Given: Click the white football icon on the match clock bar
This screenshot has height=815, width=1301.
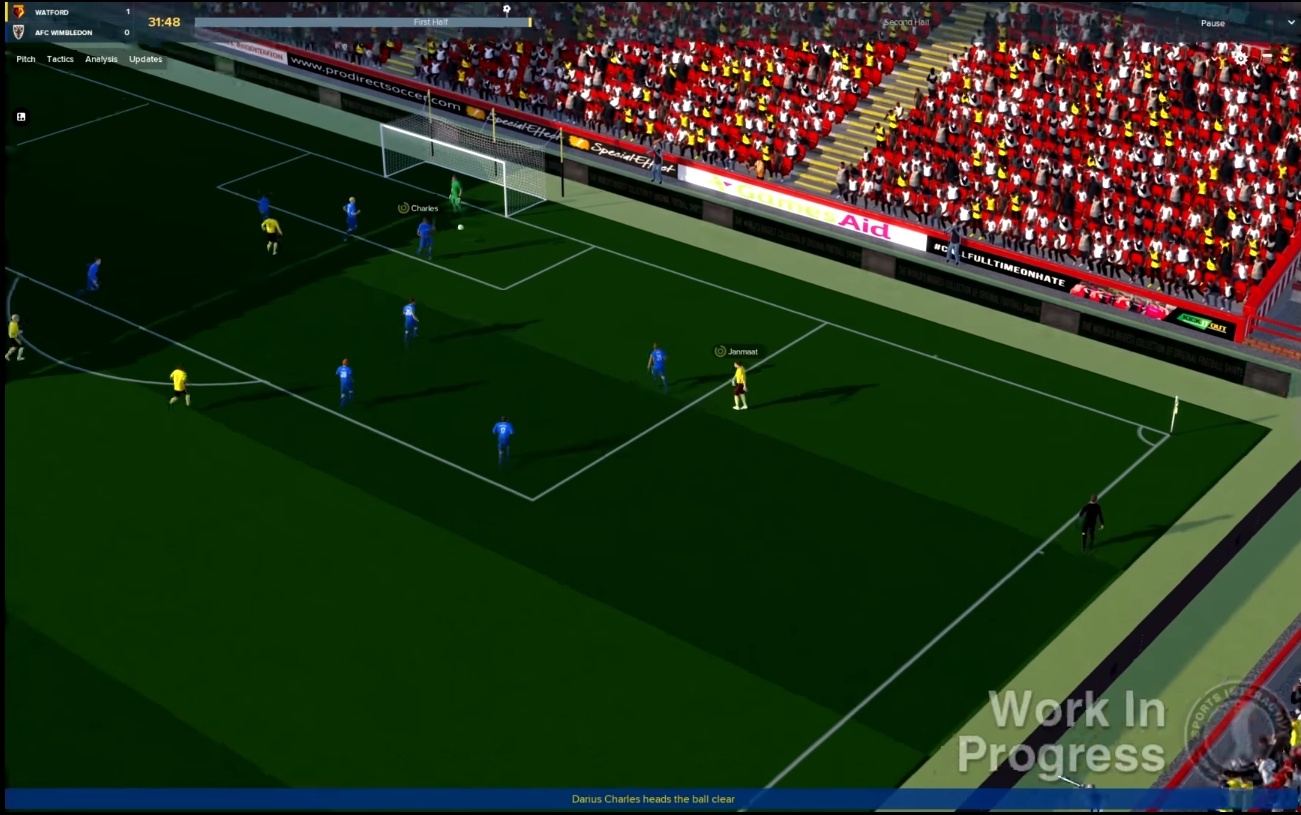Looking at the screenshot, I should pyautogui.click(x=507, y=8).
